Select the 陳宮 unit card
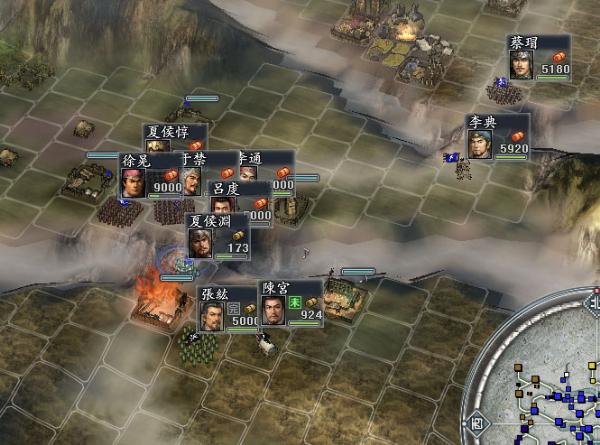 [x=292, y=304]
